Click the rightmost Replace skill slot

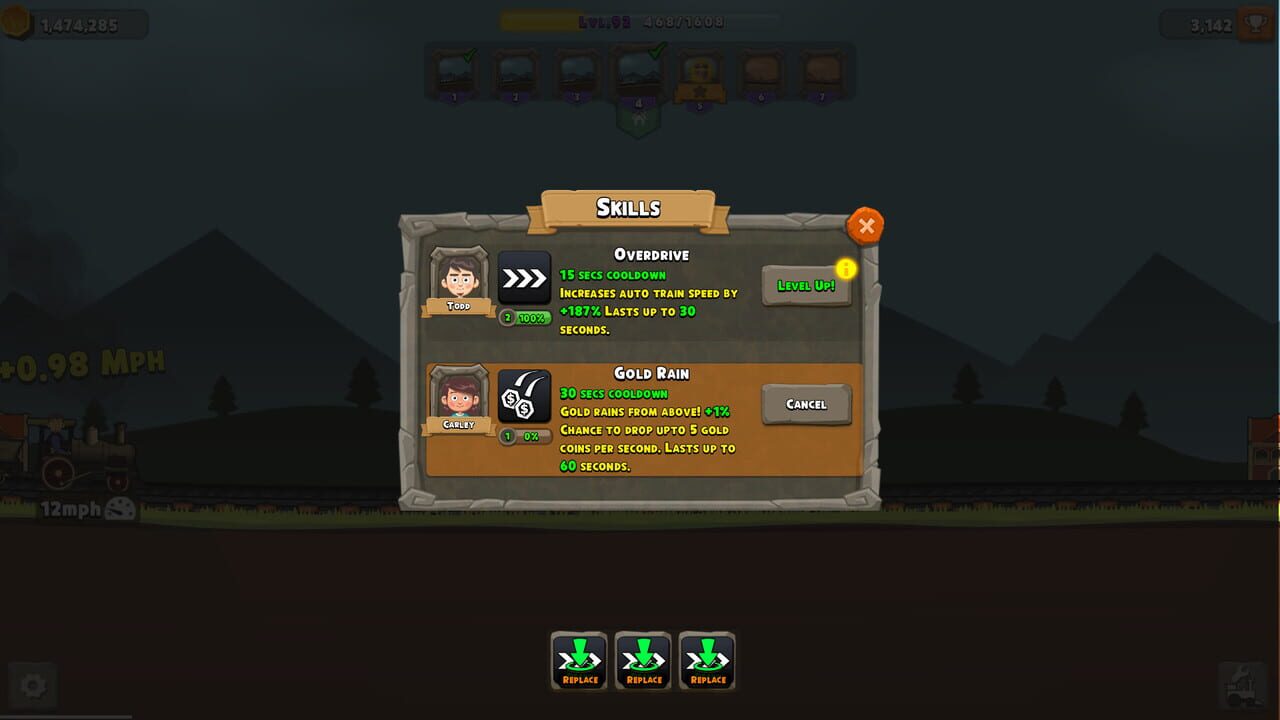(x=707, y=660)
